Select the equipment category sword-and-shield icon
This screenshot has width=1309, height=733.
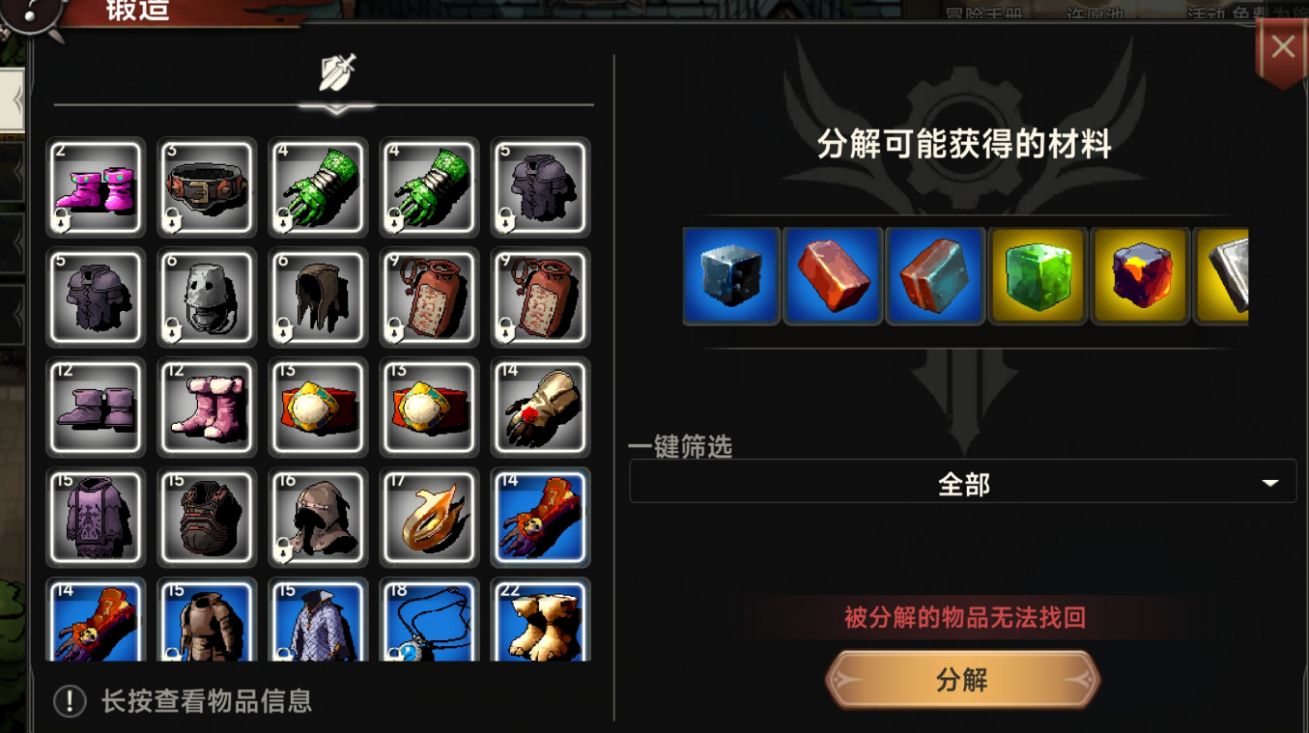click(338, 73)
